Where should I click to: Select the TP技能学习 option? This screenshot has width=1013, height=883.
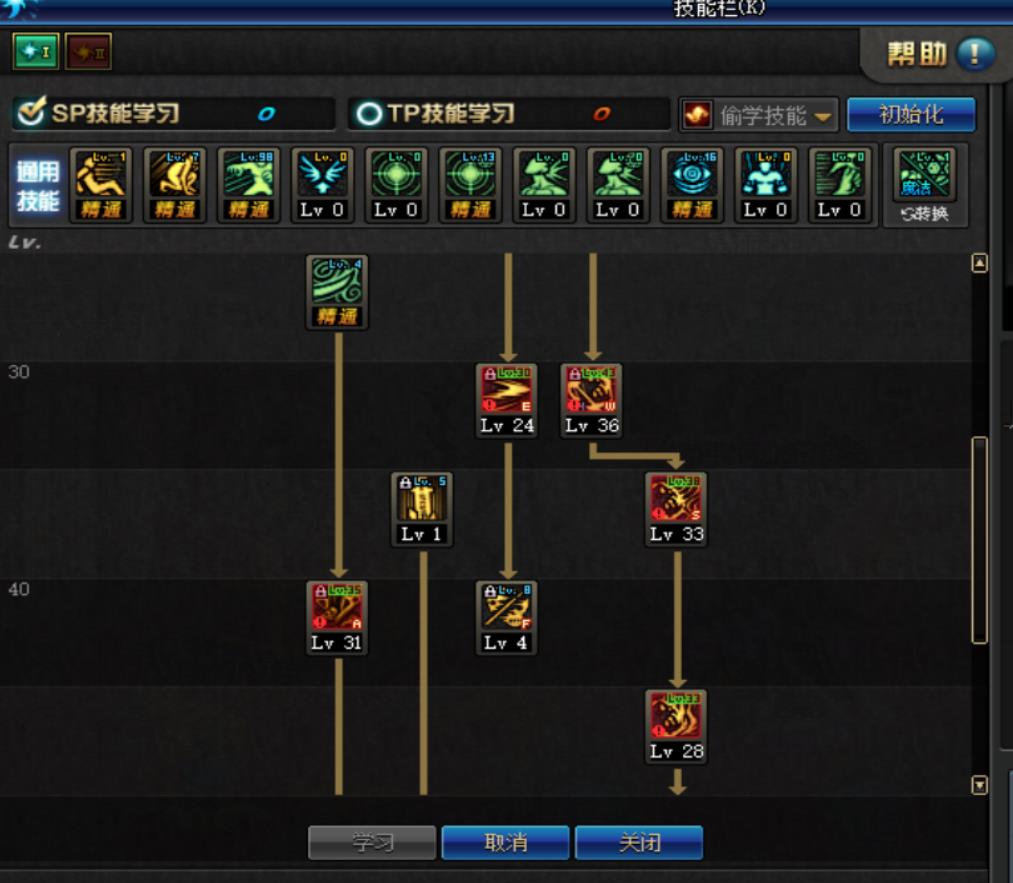(450, 114)
